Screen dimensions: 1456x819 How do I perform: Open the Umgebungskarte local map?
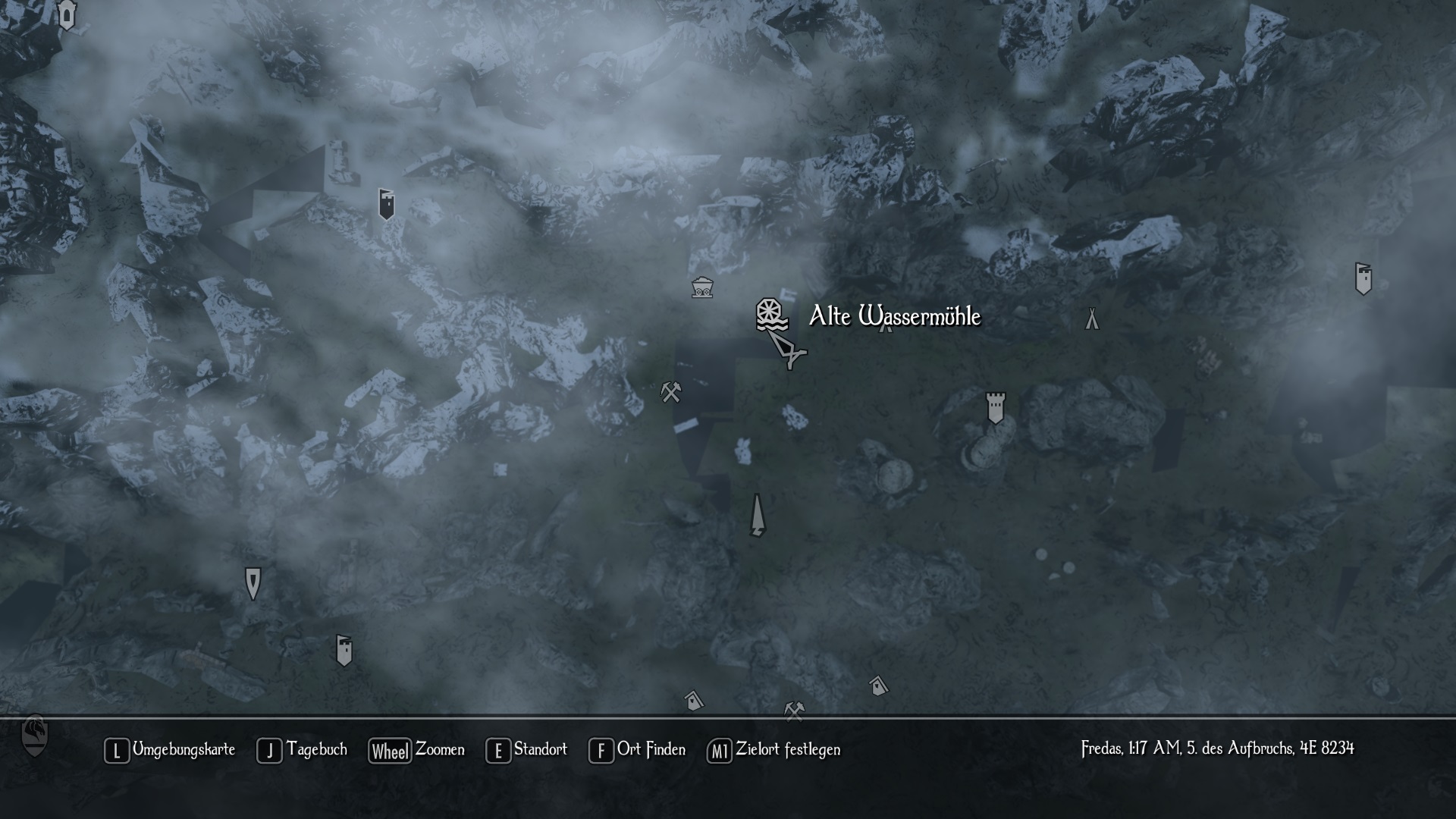[170, 750]
